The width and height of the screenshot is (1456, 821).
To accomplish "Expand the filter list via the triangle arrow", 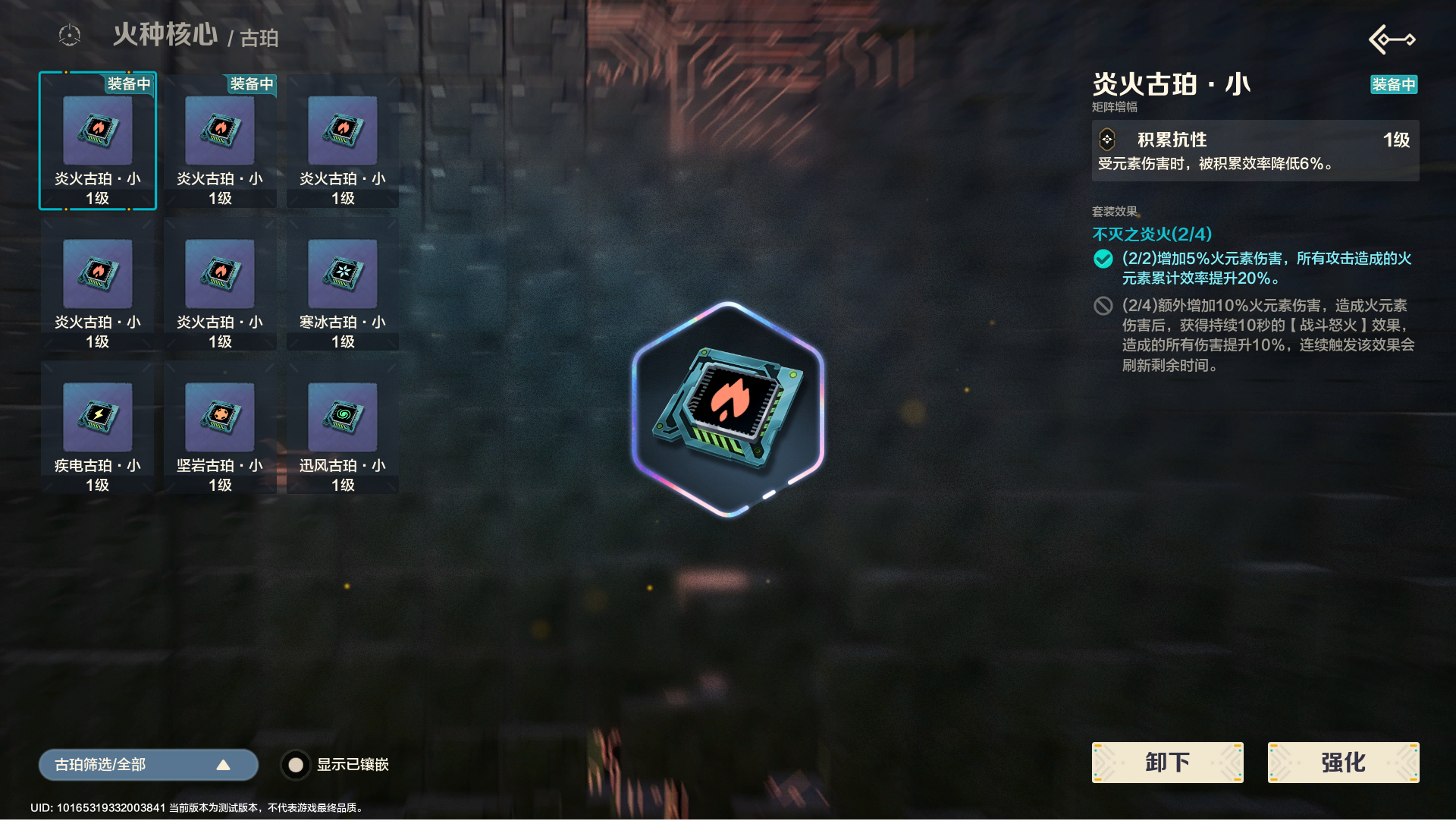I will (224, 765).
